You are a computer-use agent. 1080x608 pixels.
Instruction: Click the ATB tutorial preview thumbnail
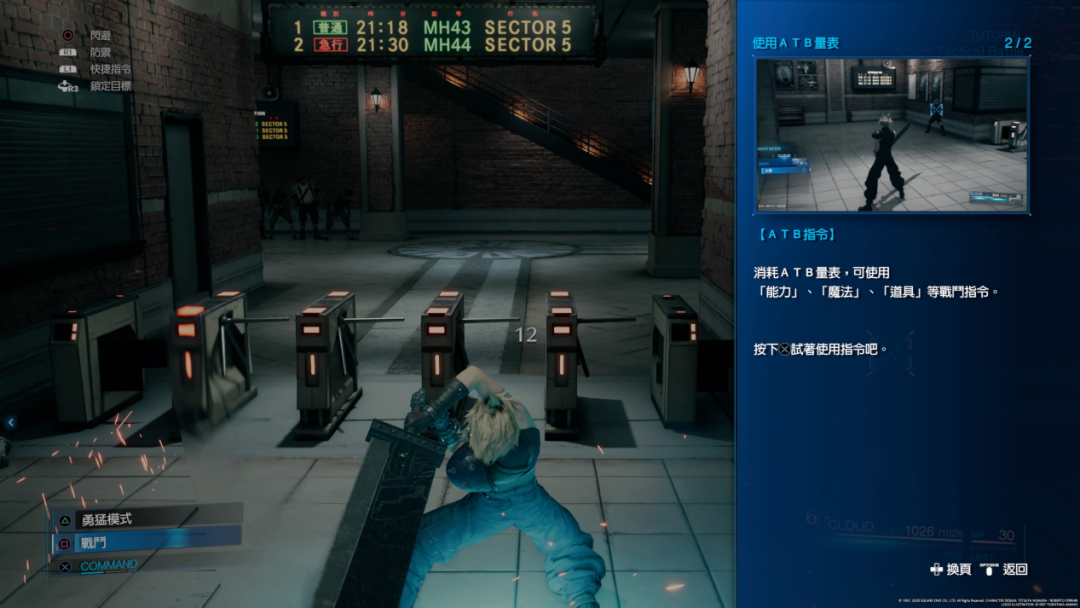tap(891, 134)
